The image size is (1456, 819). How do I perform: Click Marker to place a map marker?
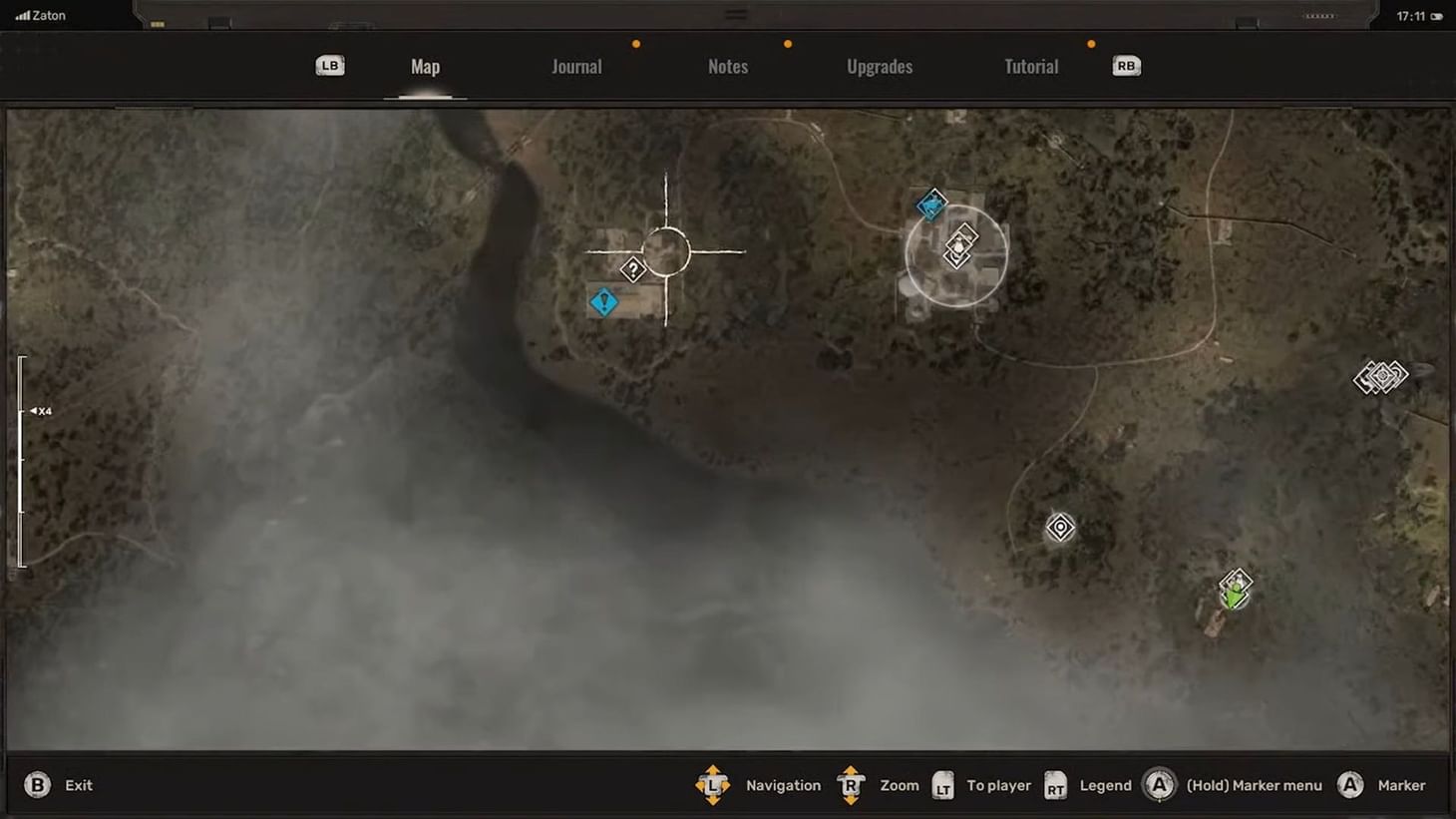click(x=1400, y=785)
